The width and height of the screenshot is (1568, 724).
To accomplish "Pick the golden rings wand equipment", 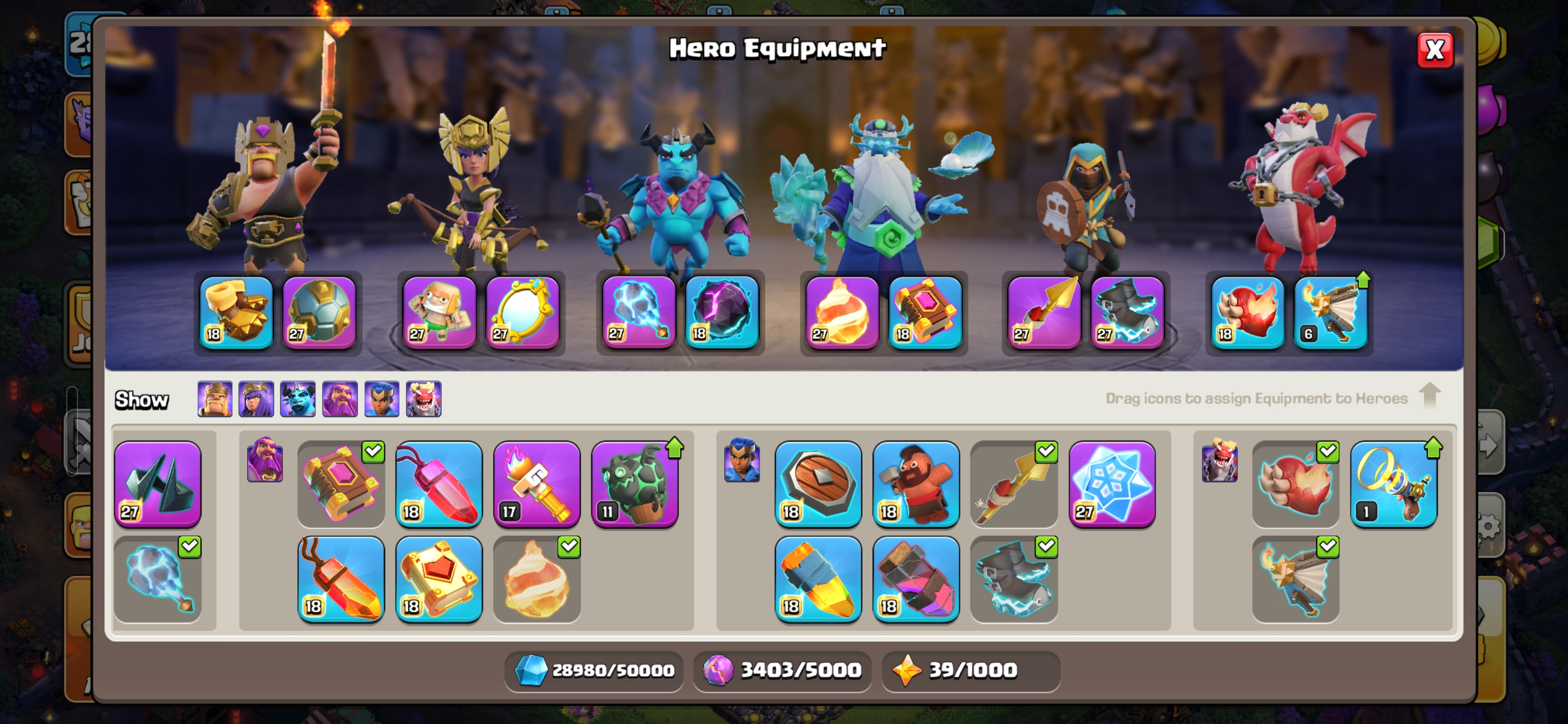I will (x=1393, y=484).
